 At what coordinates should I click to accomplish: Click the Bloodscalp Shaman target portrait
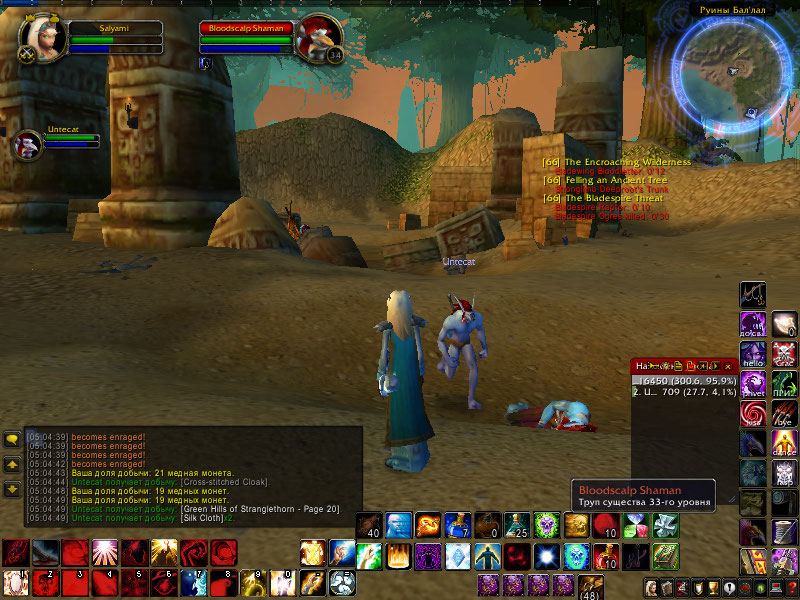tap(319, 38)
